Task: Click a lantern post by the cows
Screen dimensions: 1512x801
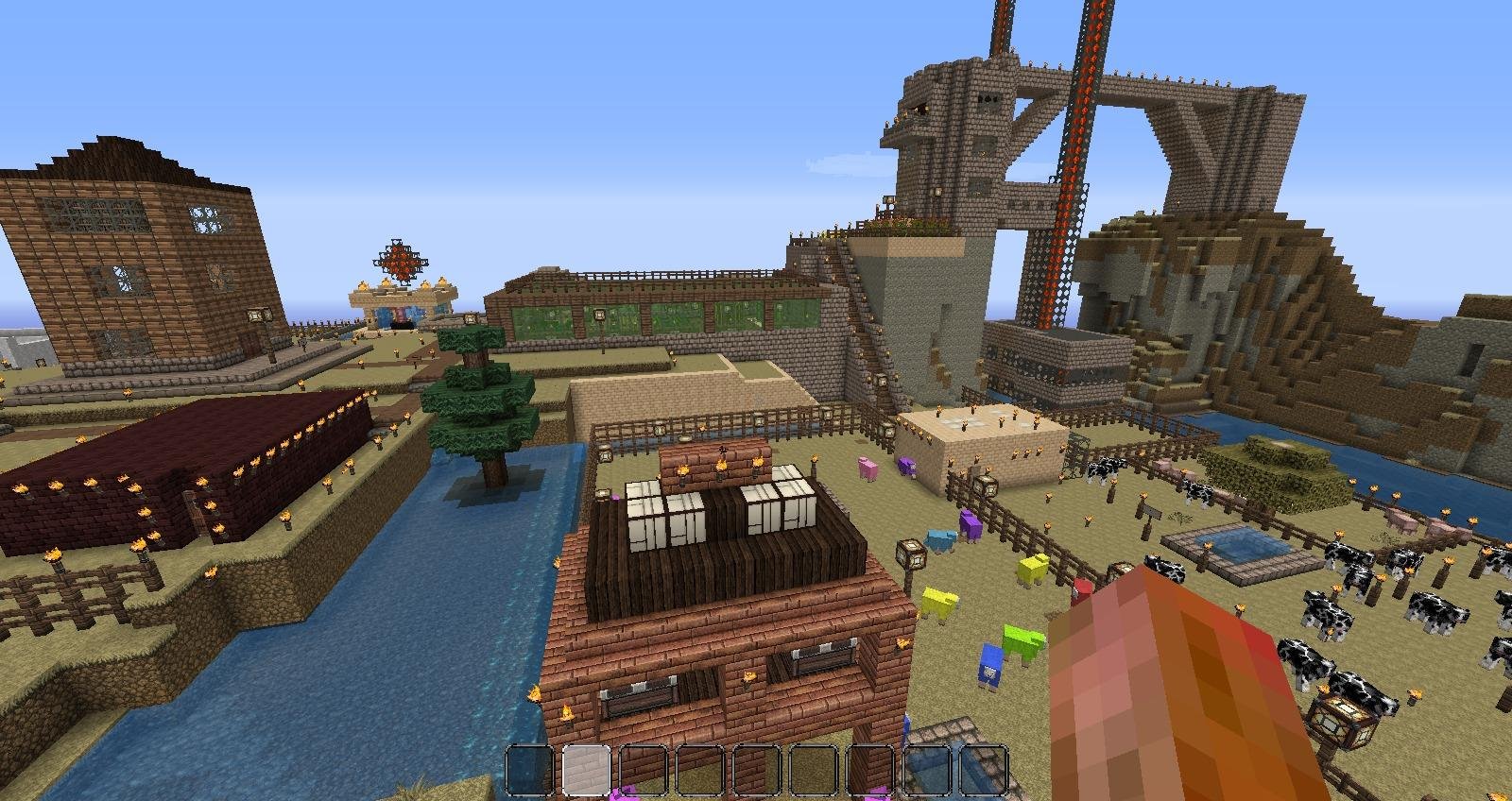Action: (x=1342, y=723)
